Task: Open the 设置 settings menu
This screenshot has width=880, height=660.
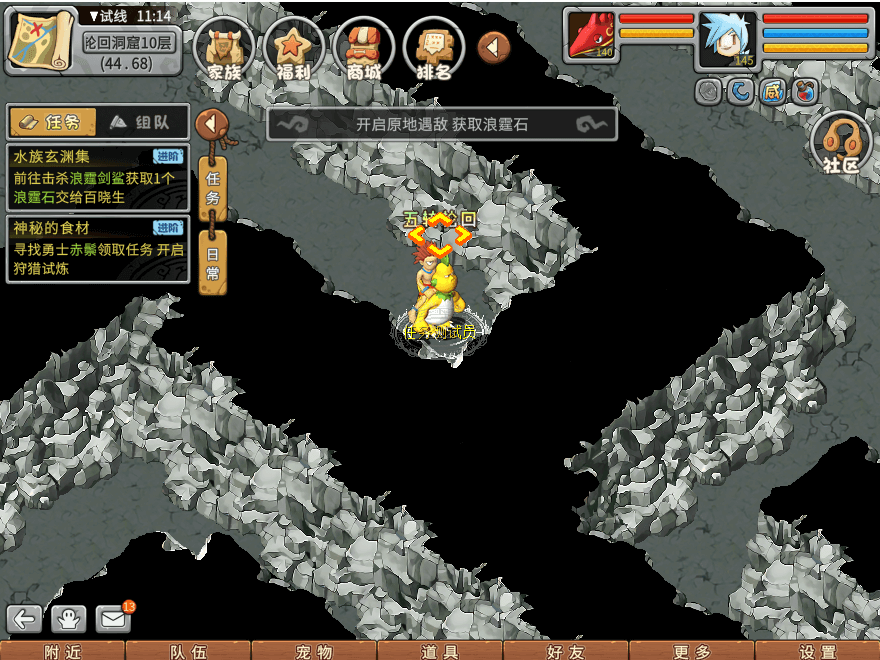Action: click(817, 651)
